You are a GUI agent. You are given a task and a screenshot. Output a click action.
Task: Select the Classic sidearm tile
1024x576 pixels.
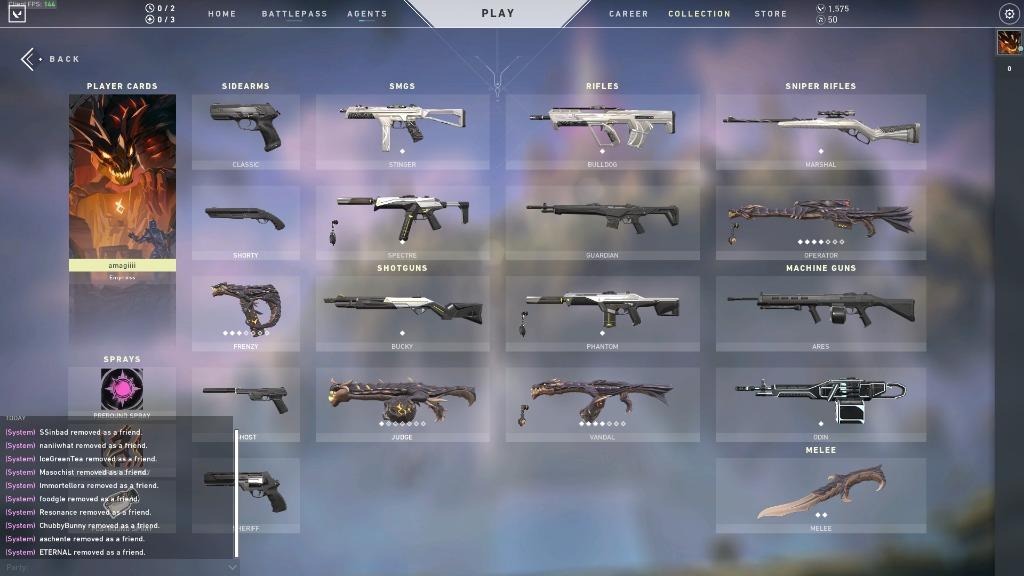(246, 131)
